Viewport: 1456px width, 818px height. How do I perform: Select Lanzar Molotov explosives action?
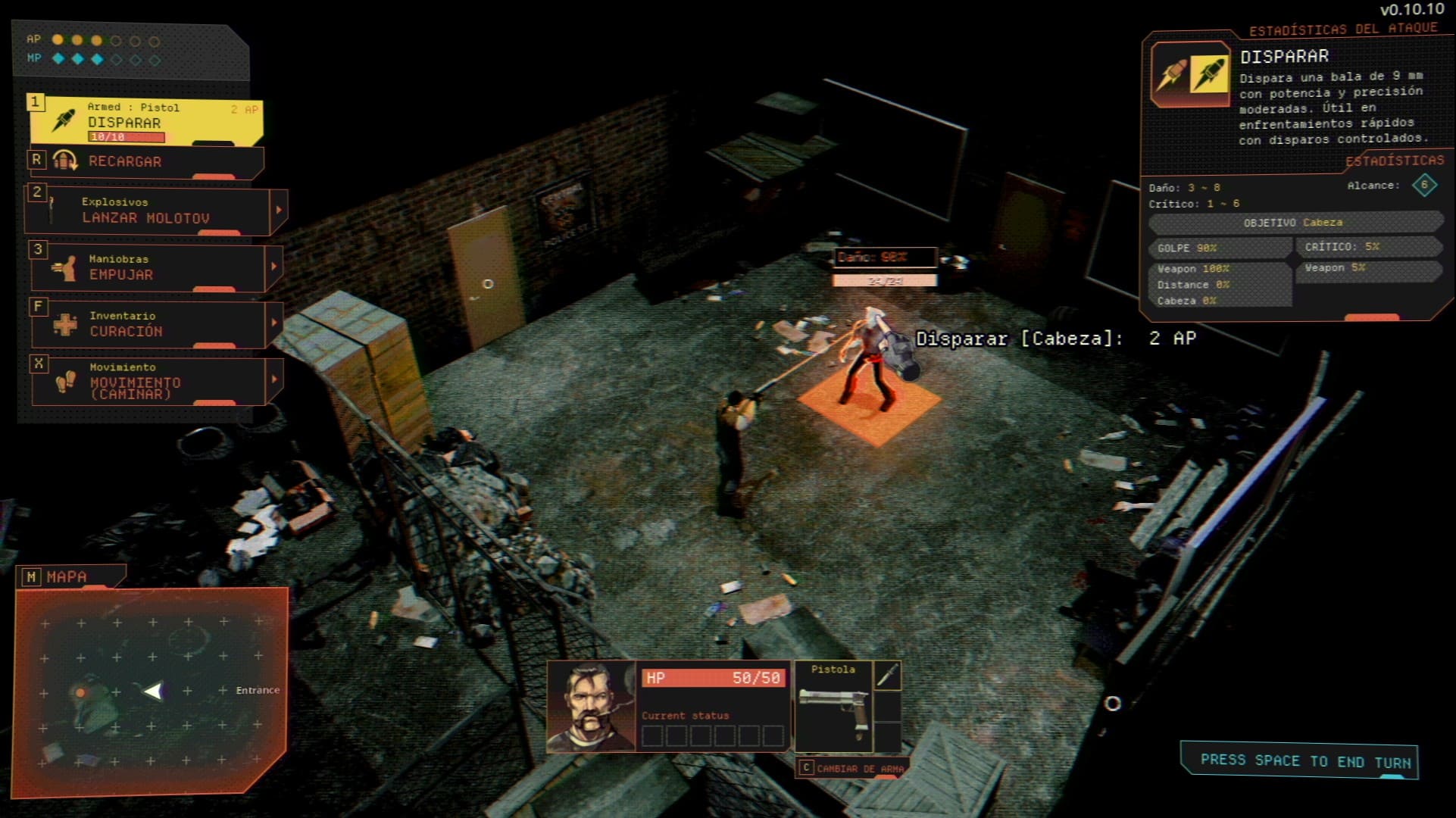[x=148, y=211]
